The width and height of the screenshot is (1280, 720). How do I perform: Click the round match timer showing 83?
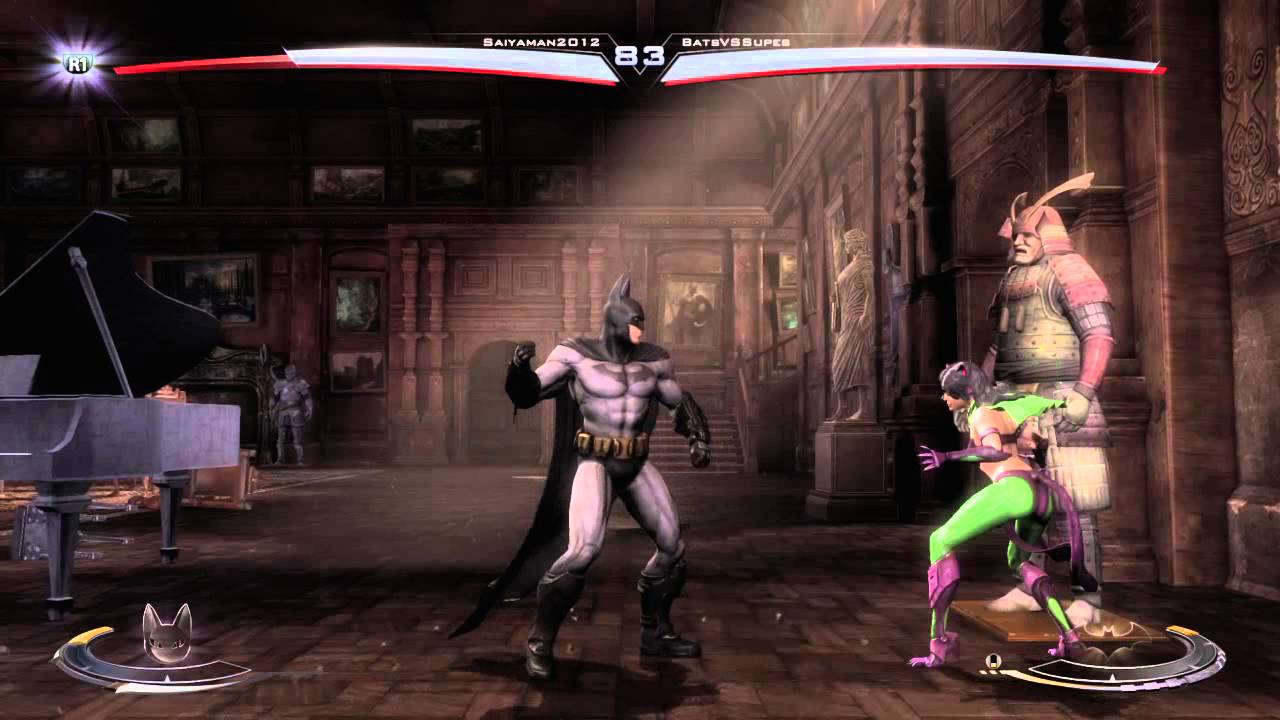pos(640,57)
